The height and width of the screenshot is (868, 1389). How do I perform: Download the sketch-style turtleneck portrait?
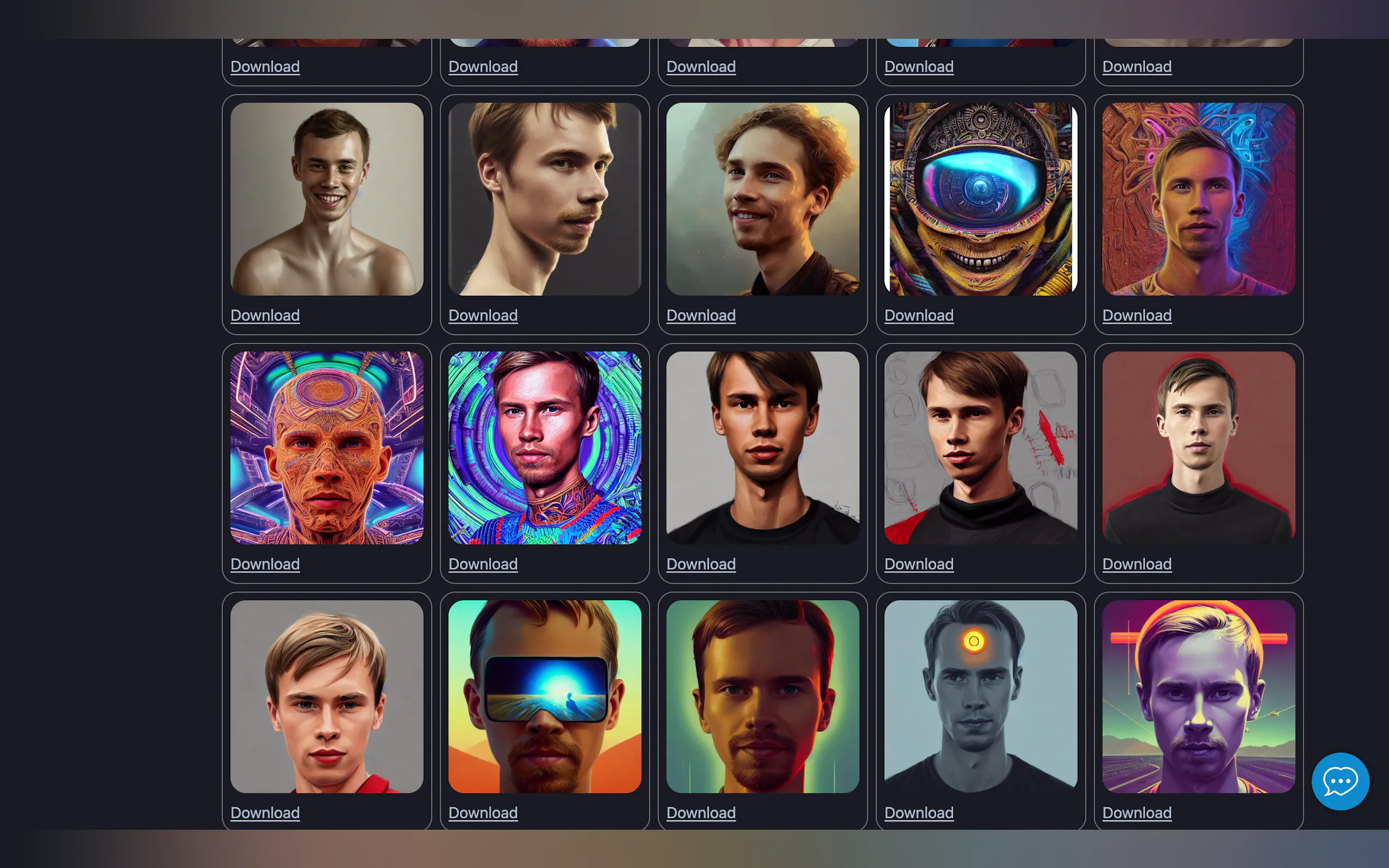pos(919,564)
